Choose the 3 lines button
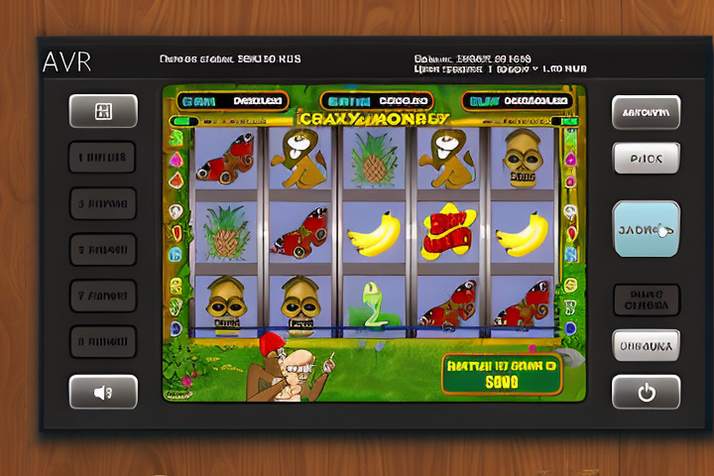The image size is (714, 476). point(103,203)
